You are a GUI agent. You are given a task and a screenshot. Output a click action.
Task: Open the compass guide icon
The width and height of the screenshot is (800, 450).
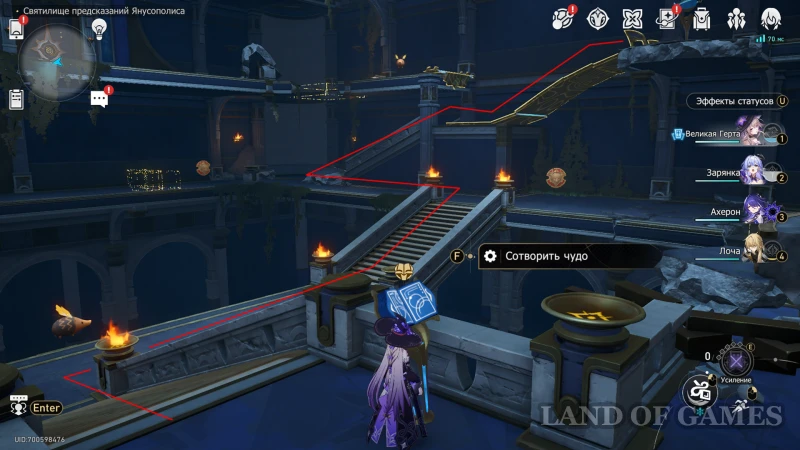pyautogui.click(x=597, y=18)
